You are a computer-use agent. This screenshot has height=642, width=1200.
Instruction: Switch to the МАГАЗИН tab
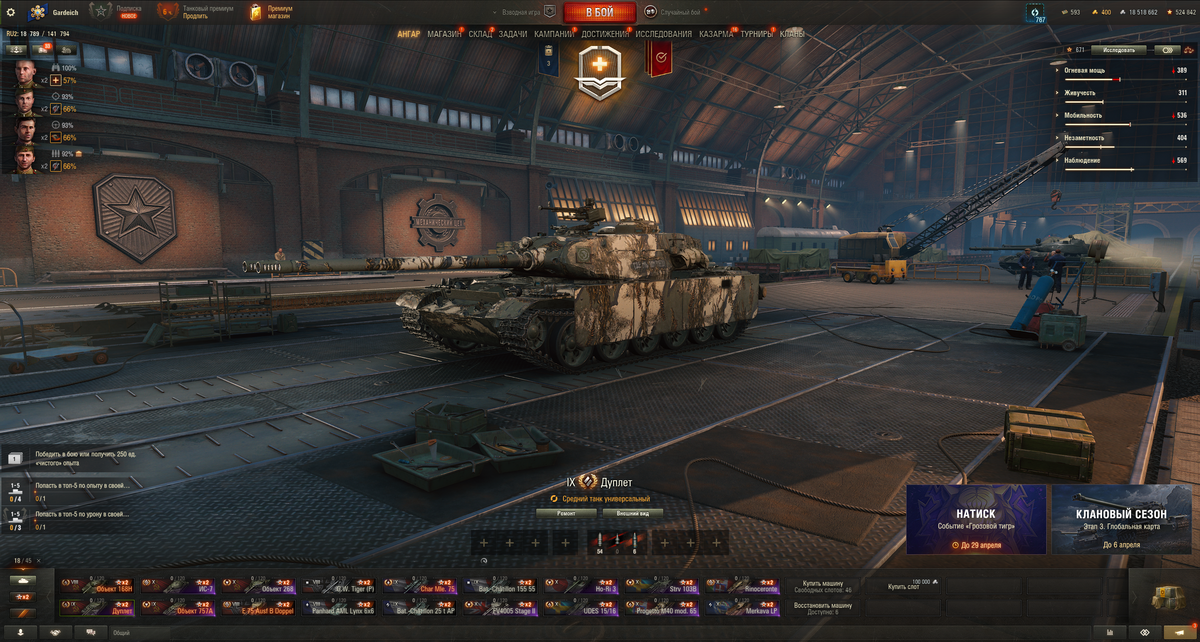(444, 34)
